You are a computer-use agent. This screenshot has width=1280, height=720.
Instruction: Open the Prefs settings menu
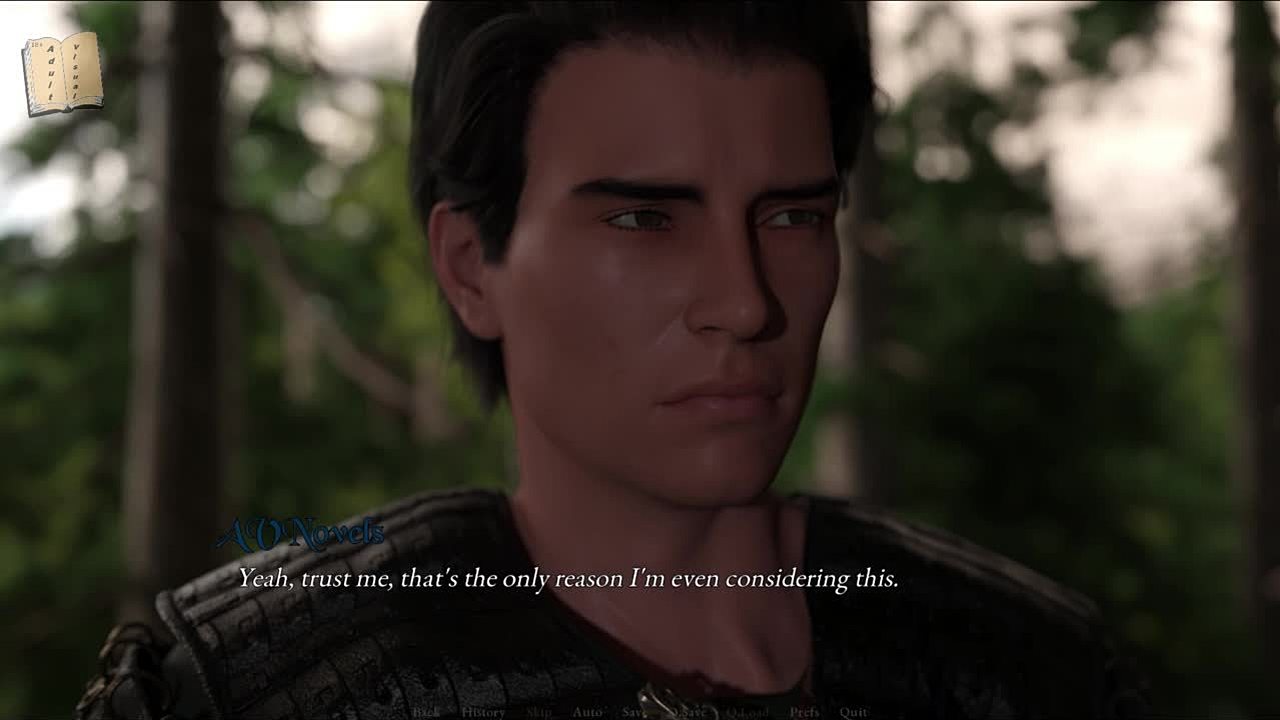tap(804, 712)
